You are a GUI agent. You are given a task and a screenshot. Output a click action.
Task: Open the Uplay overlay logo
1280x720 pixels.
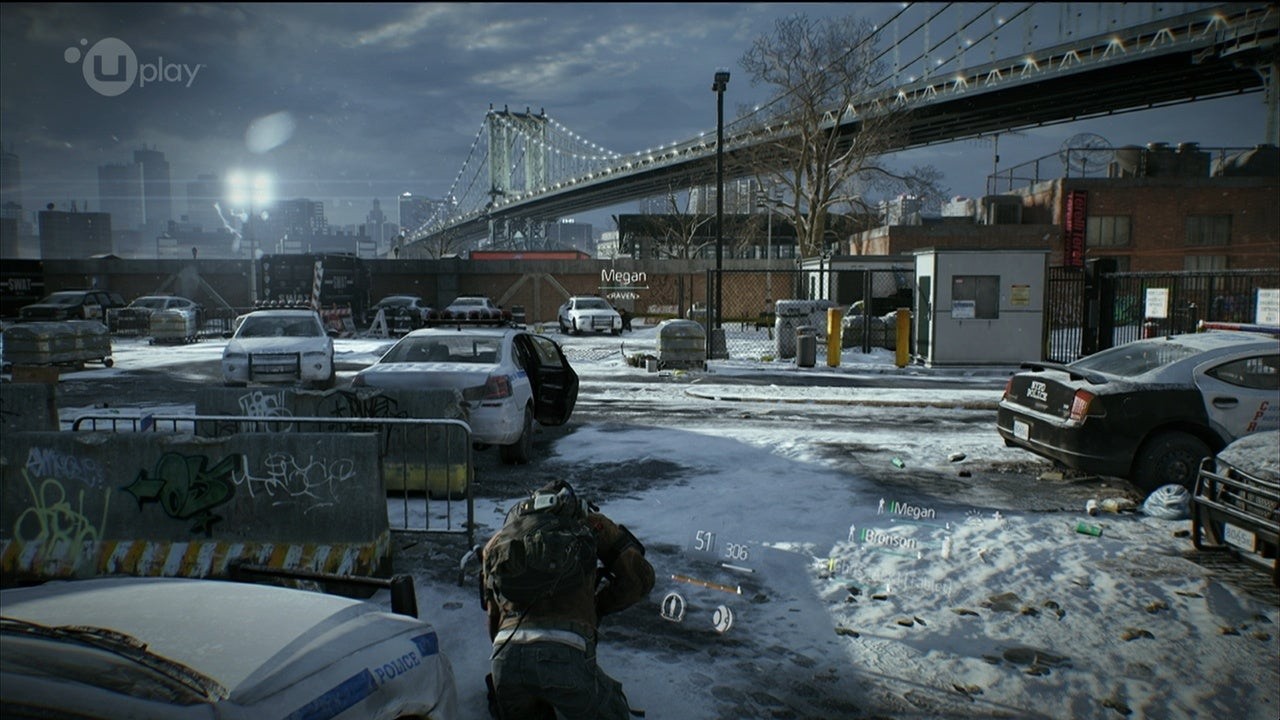pyautogui.click(x=133, y=68)
